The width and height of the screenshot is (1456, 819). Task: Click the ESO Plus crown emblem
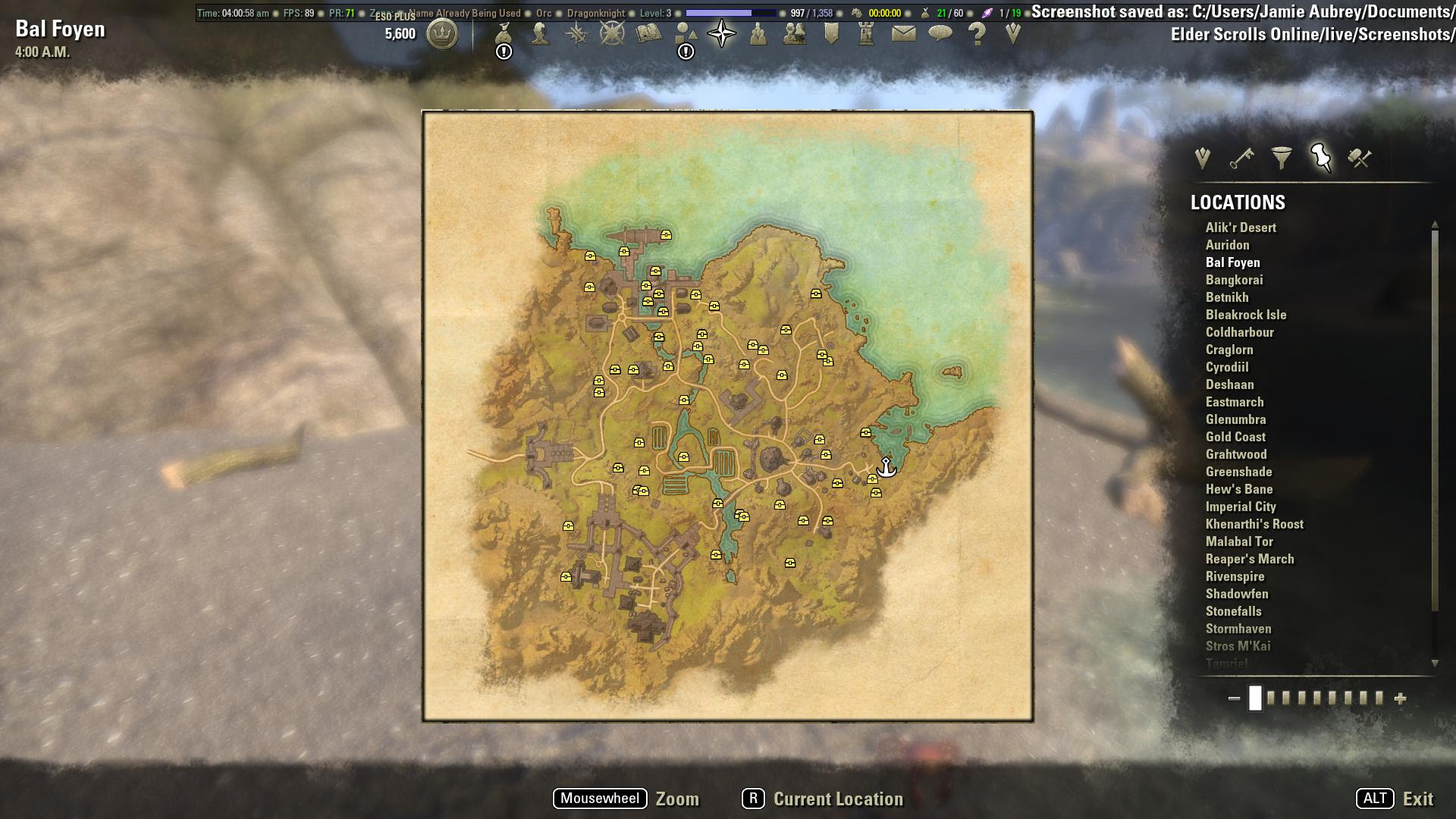pyautogui.click(x=443, y=35)
